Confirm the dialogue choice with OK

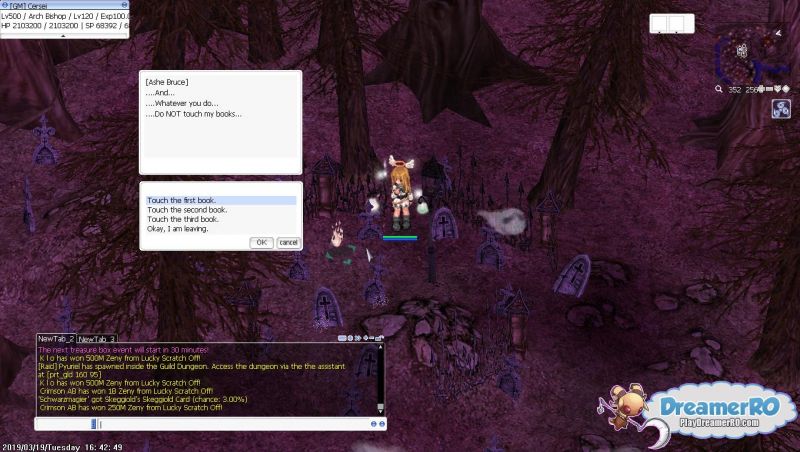tap(261, 242)
